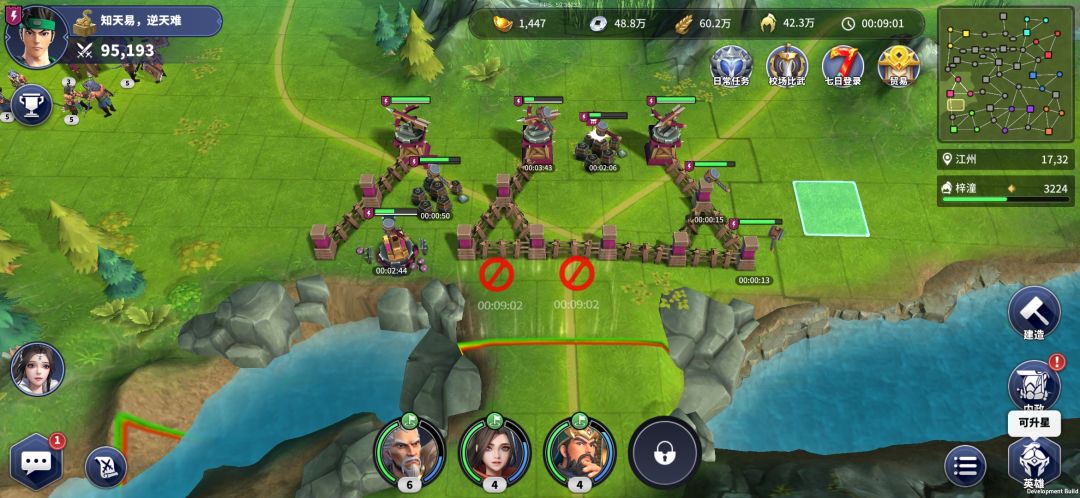Select the white-bearded elder hero portrait

pos(407,450)
